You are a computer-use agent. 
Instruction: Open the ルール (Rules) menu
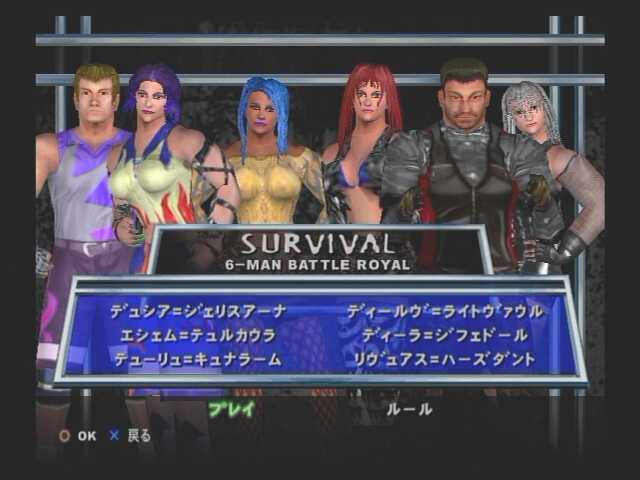pyautogui.click(x=410, y=409)
